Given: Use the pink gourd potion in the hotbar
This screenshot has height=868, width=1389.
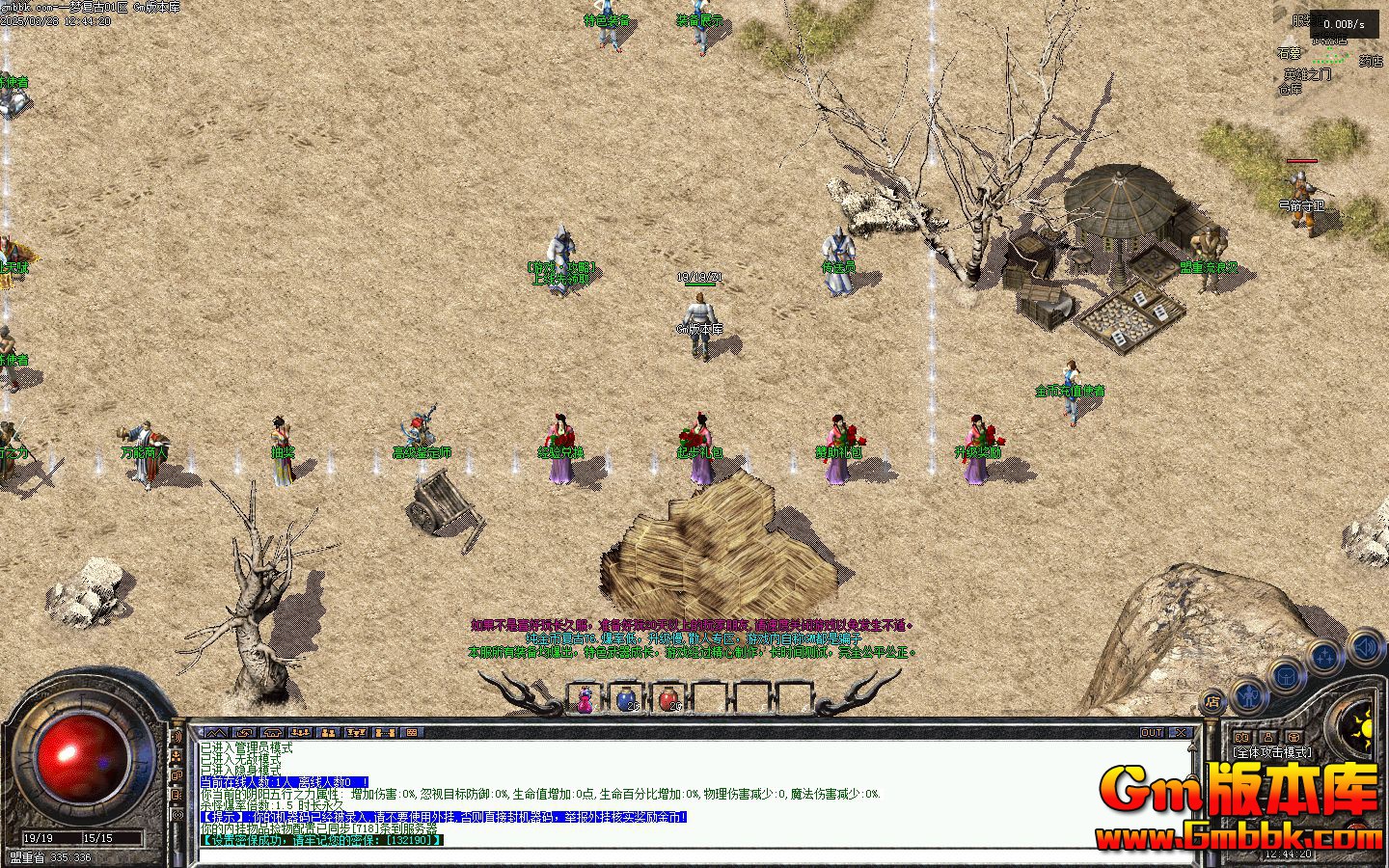Looking at the screenshot, I should pyautogui.click(x=586, y=699).
